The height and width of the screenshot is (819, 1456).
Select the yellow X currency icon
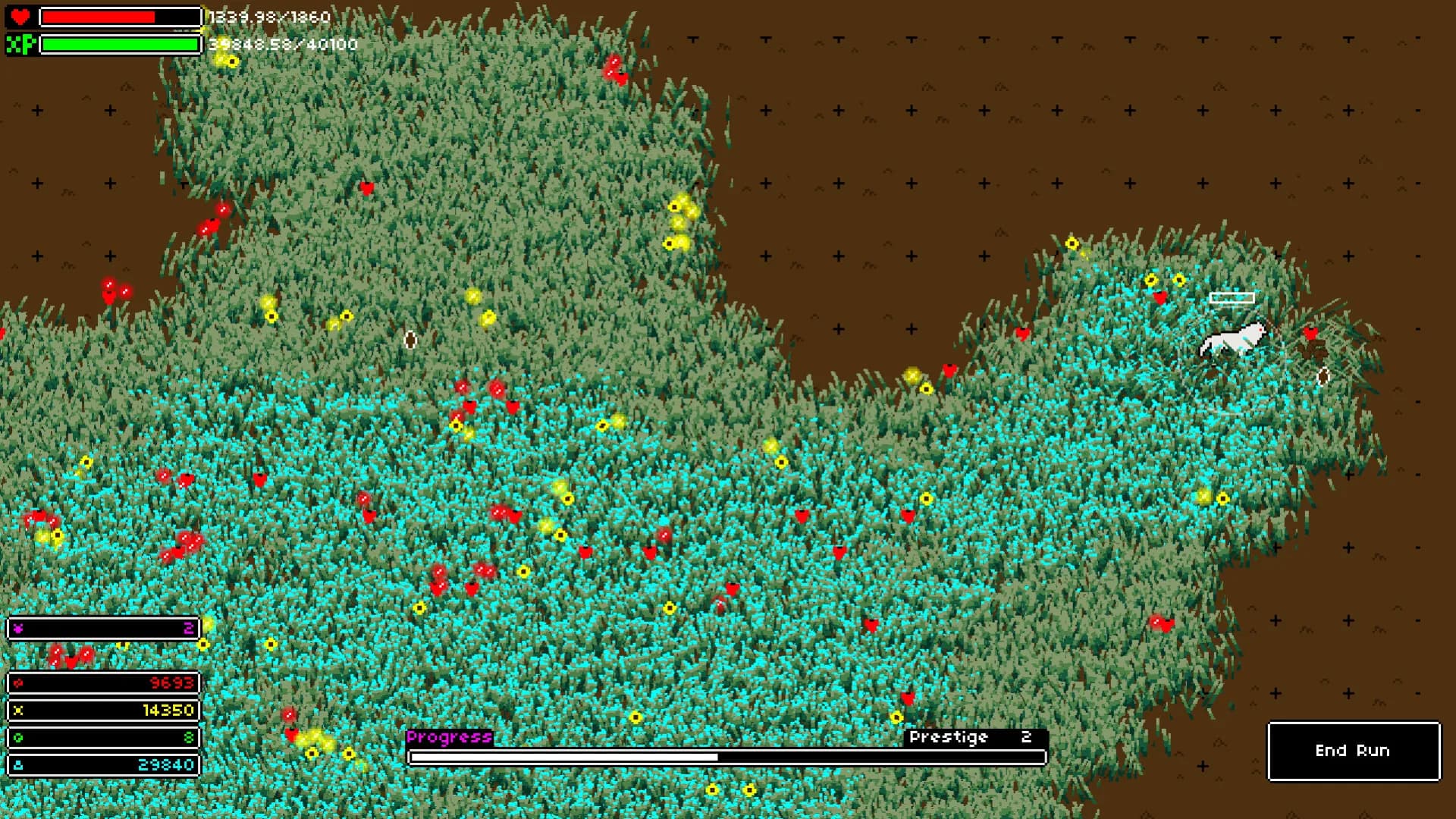tap(19, 710)
